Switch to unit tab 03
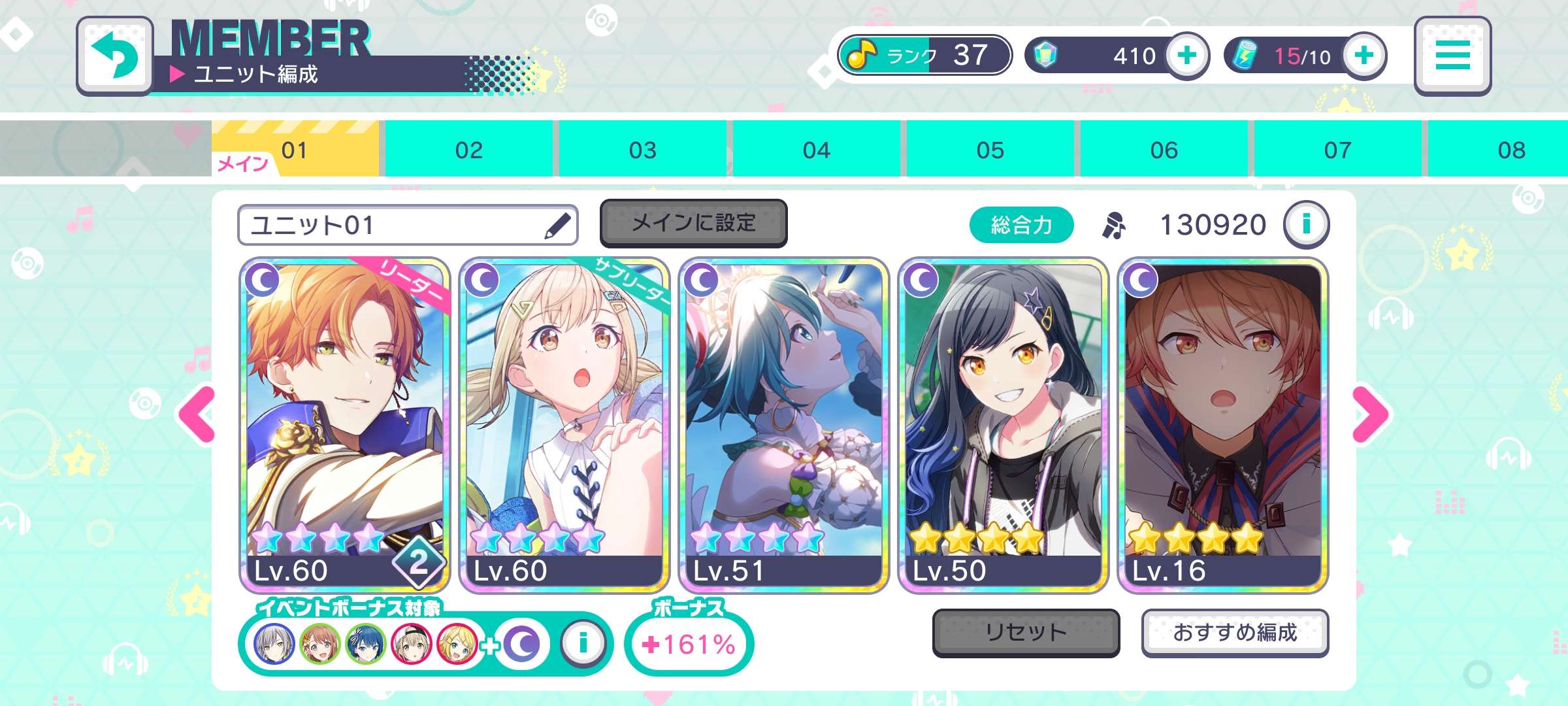This screenshot has height=706, width=1568. click(x=642, y=150)
